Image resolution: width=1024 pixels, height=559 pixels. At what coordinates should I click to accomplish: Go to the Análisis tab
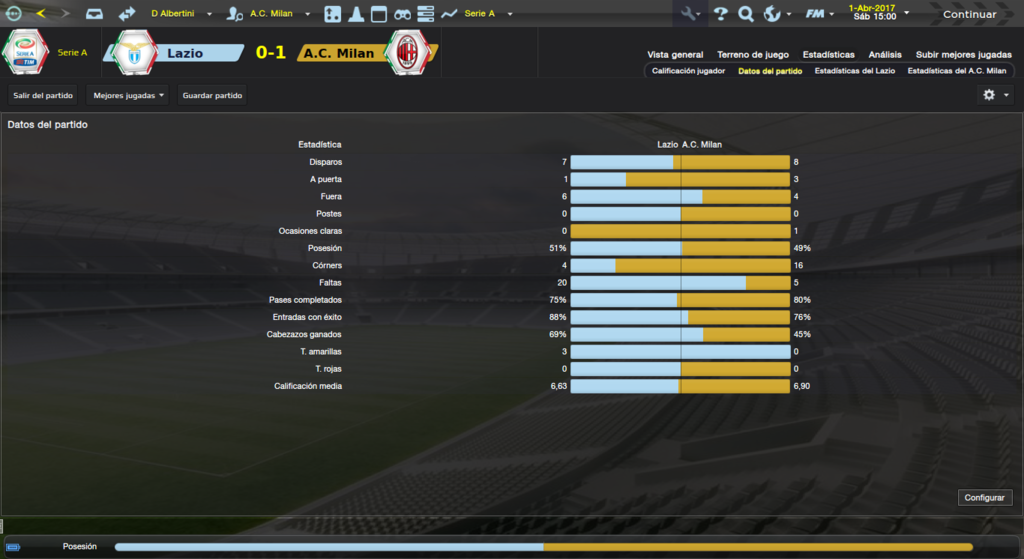(885, 55)
